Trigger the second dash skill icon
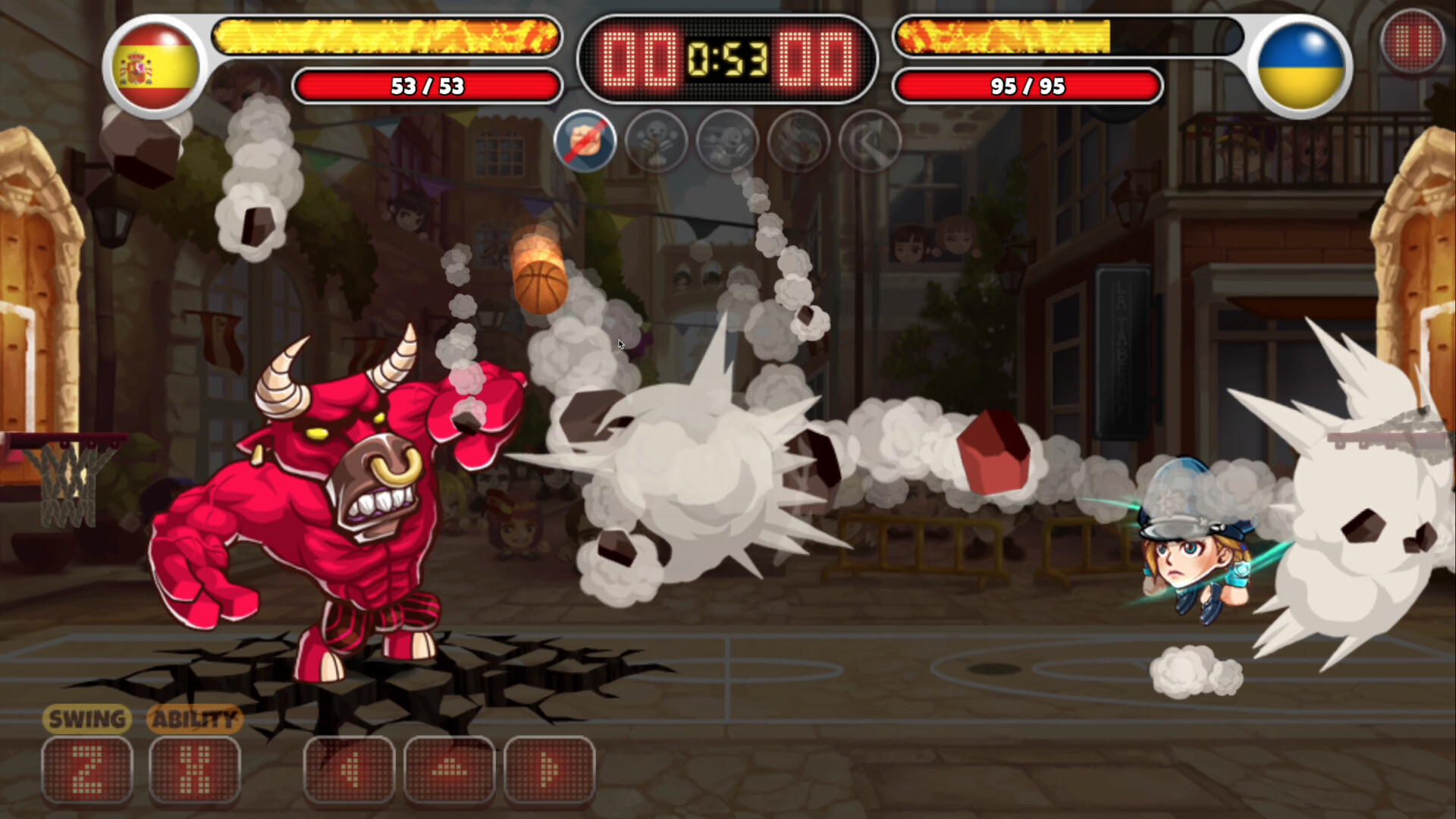The image size is (1456, 819). (727, 142)
